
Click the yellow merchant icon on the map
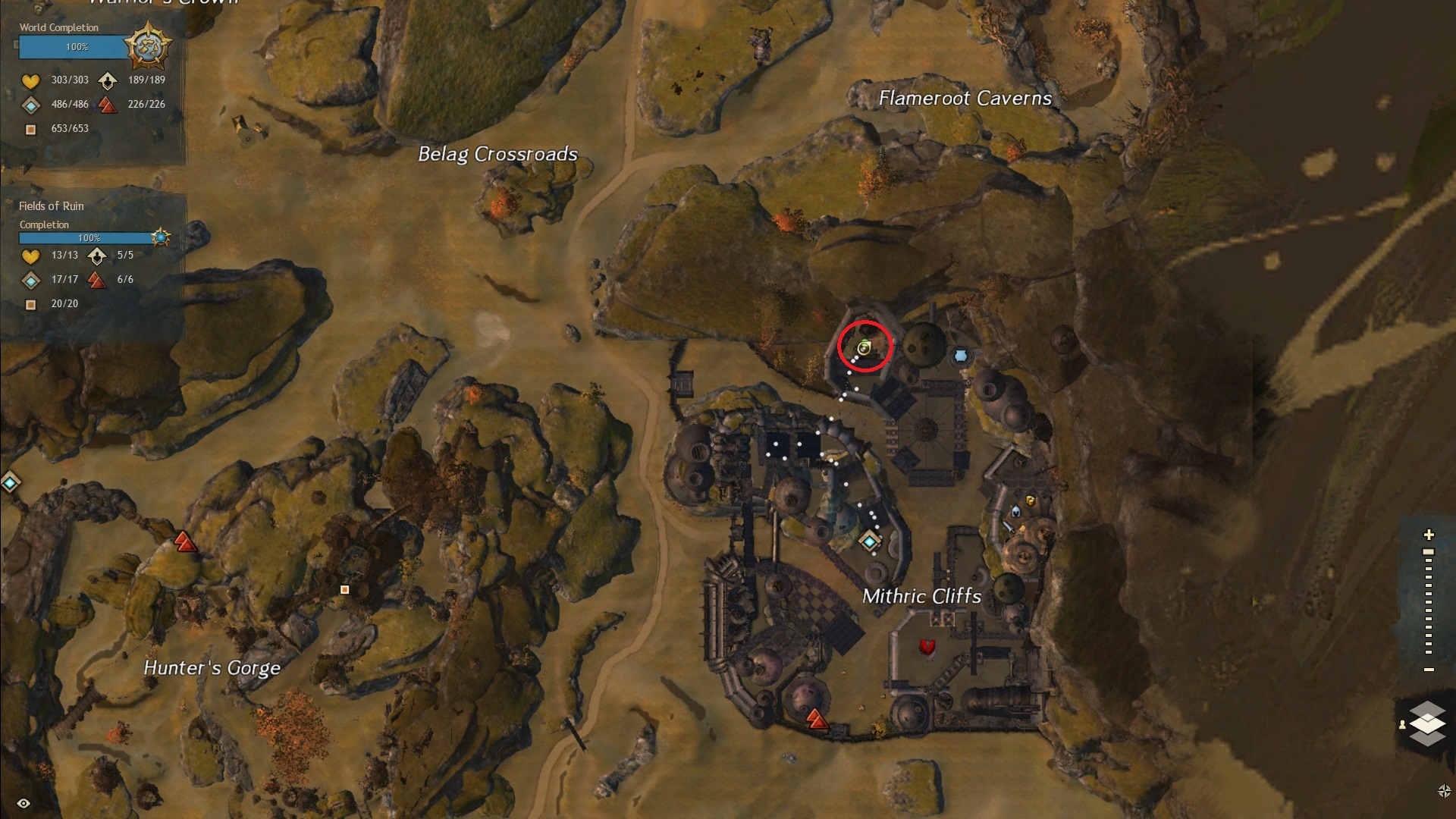[x=1030, y=500]
